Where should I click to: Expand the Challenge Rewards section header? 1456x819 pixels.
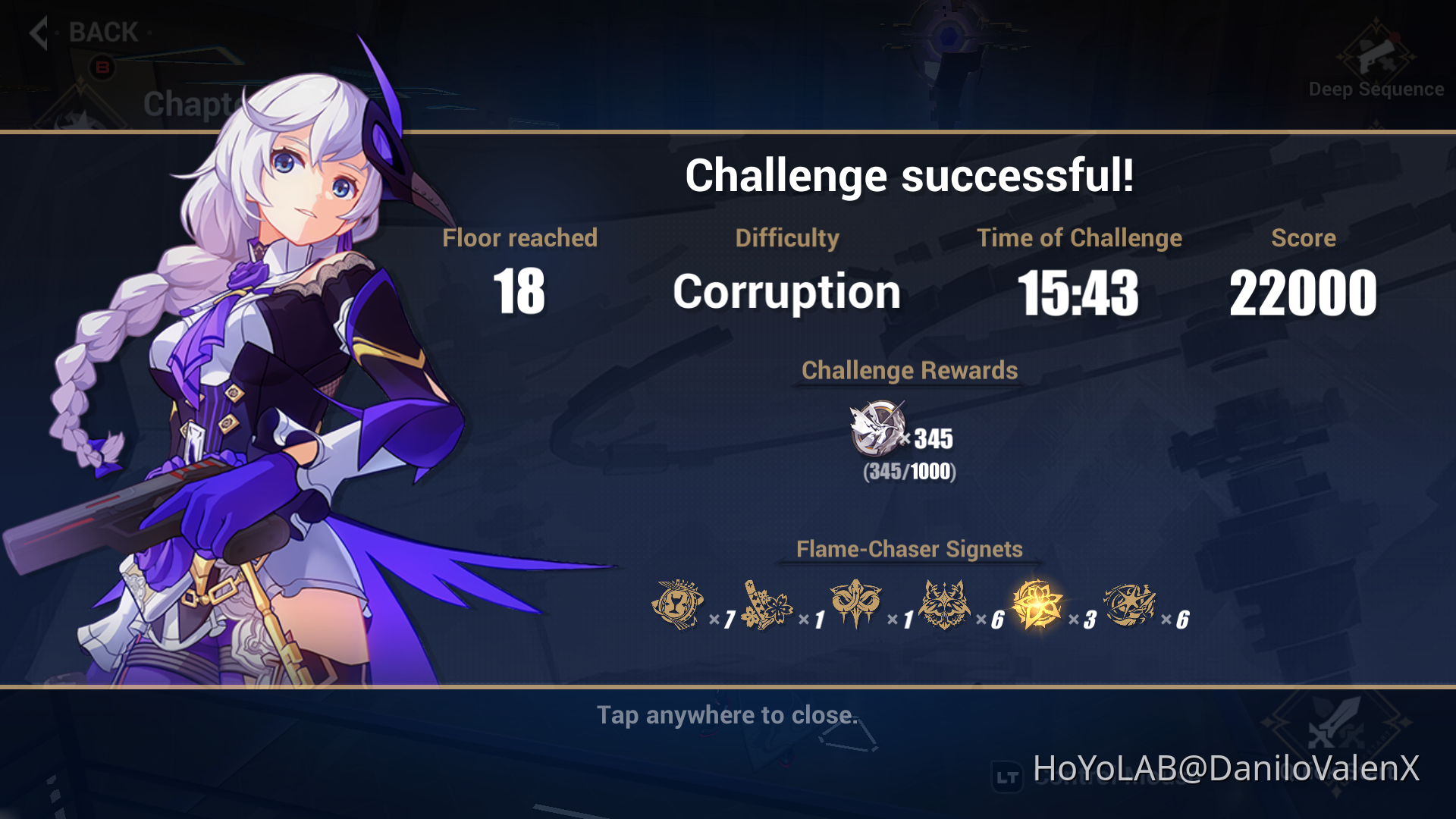(909, 371)
